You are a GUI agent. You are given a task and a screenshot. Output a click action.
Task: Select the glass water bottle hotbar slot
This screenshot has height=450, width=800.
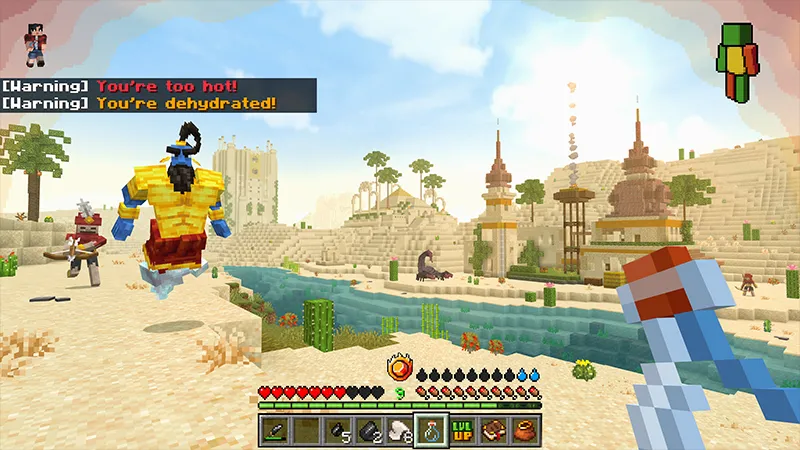click(431, 431)
